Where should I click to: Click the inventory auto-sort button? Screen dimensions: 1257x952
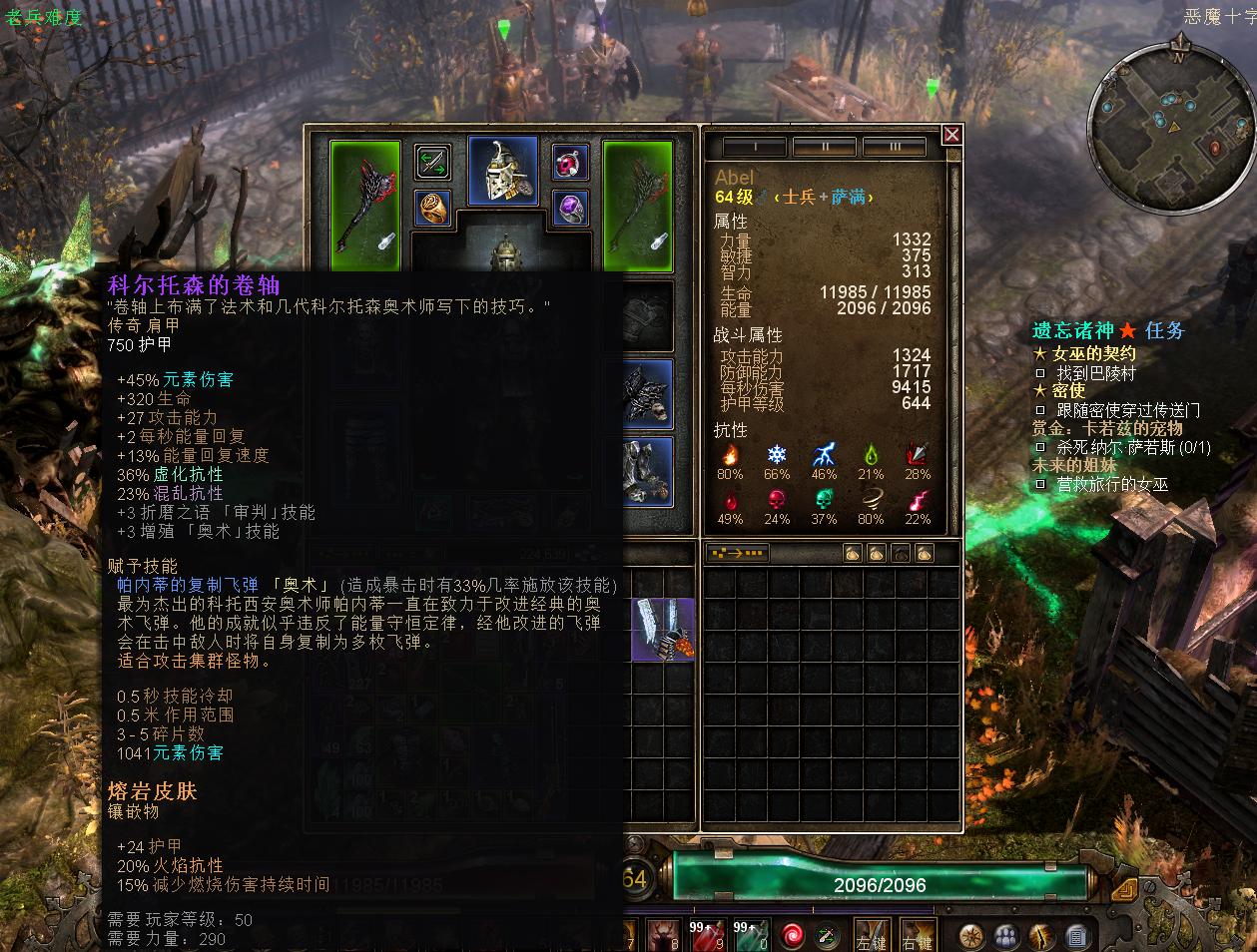[x=737, y=553]
